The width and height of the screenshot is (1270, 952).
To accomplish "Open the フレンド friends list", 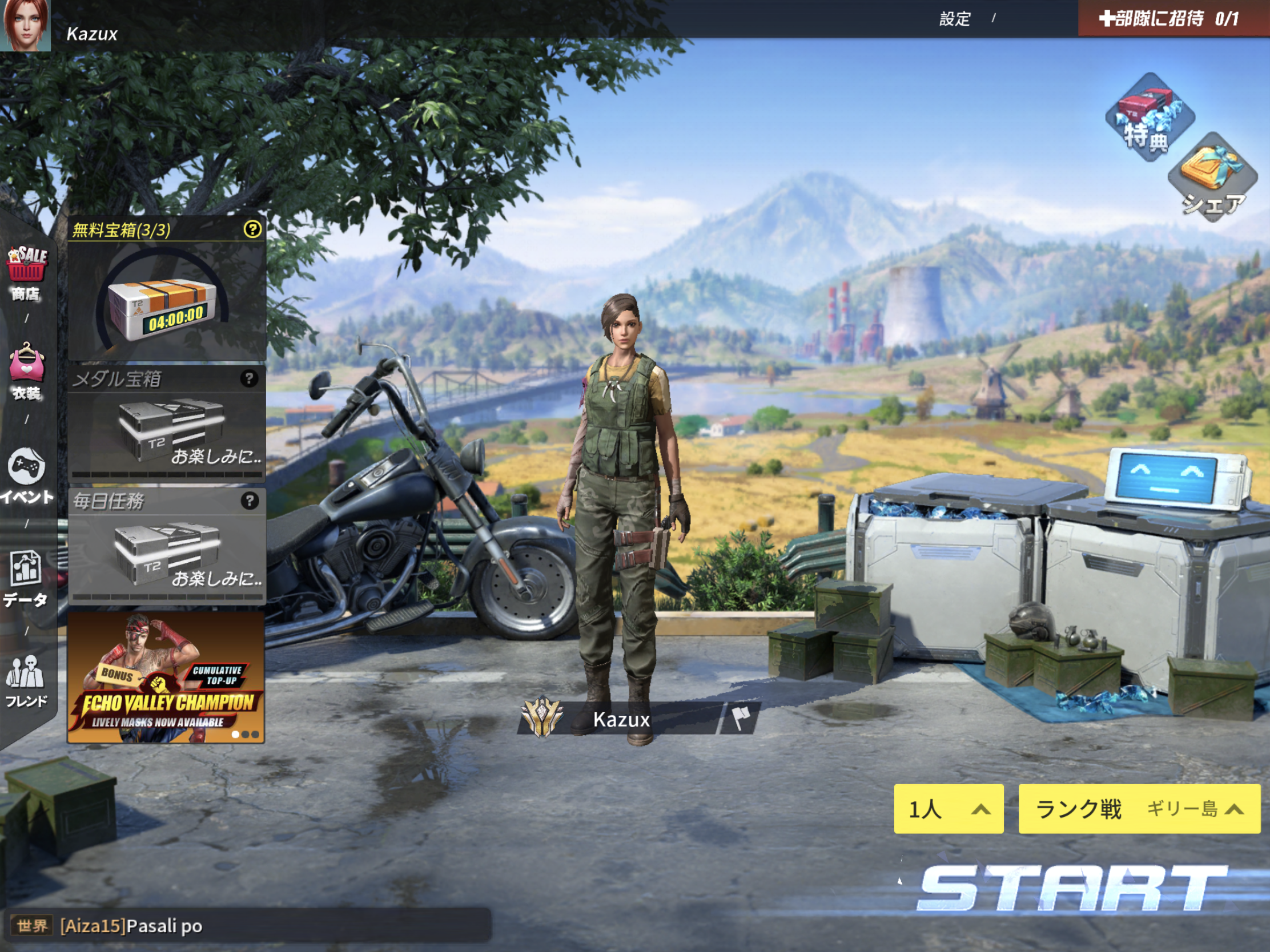I will click(26, 681).
